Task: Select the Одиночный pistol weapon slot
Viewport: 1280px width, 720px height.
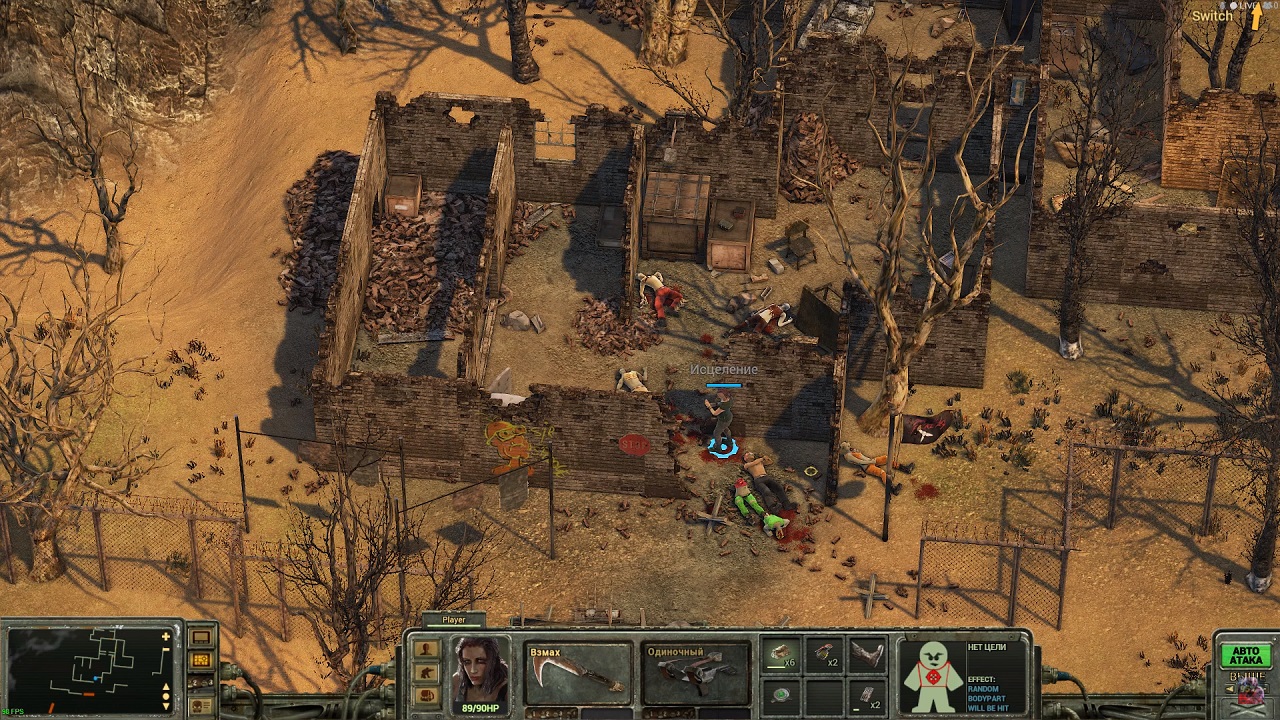Action: pyautogui.click(x=696, y=673)
